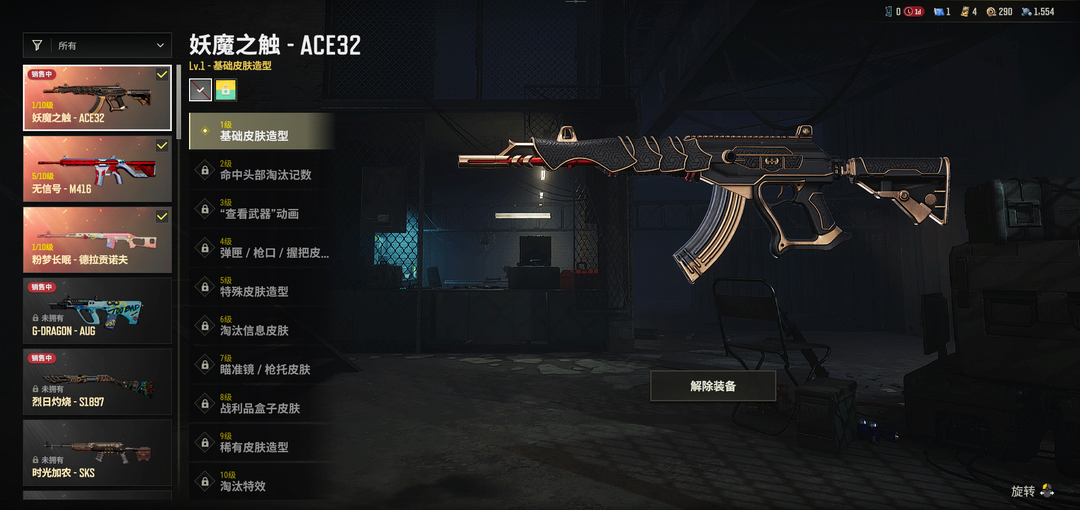Choose the 时光加农 - SKS skin card
The height and width of the screenshot is (510, 1080).
pos(97,454)
